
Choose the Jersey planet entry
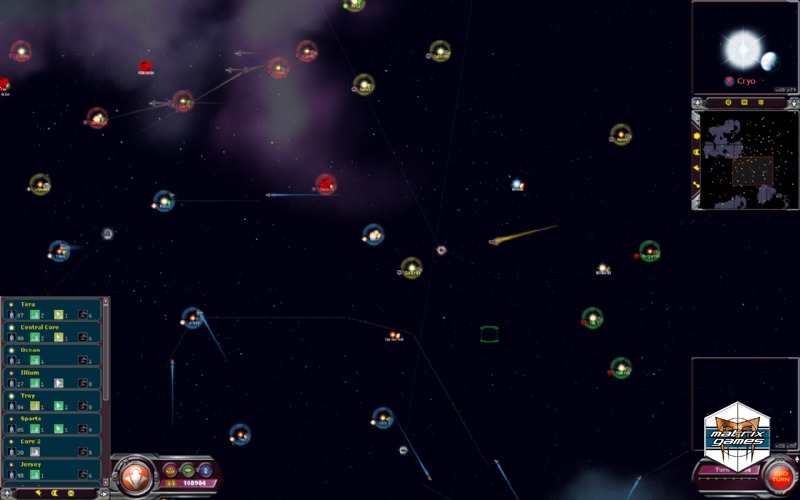(x=52, y=469)
